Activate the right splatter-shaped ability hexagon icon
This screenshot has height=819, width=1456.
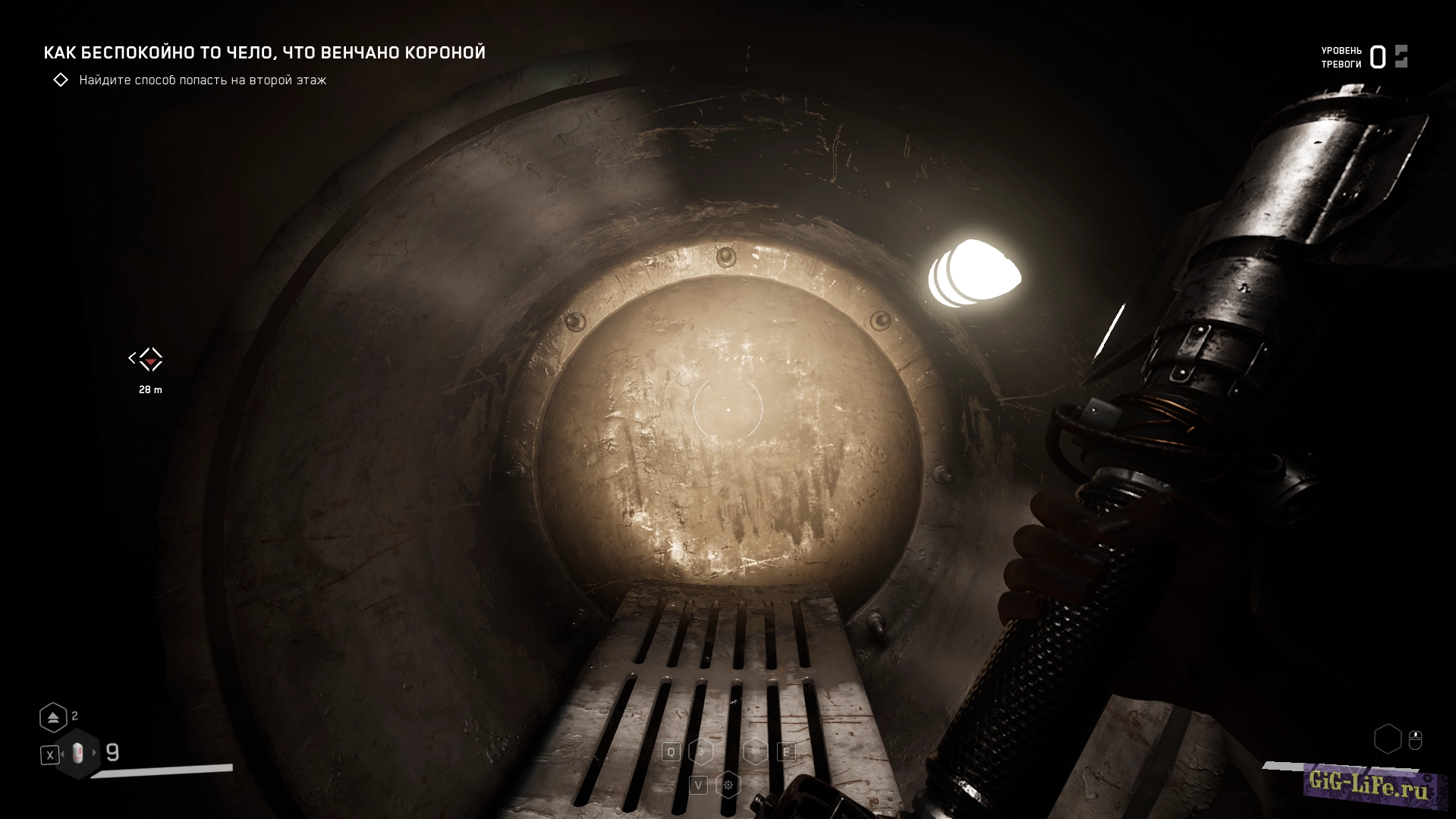coord(755,751)
